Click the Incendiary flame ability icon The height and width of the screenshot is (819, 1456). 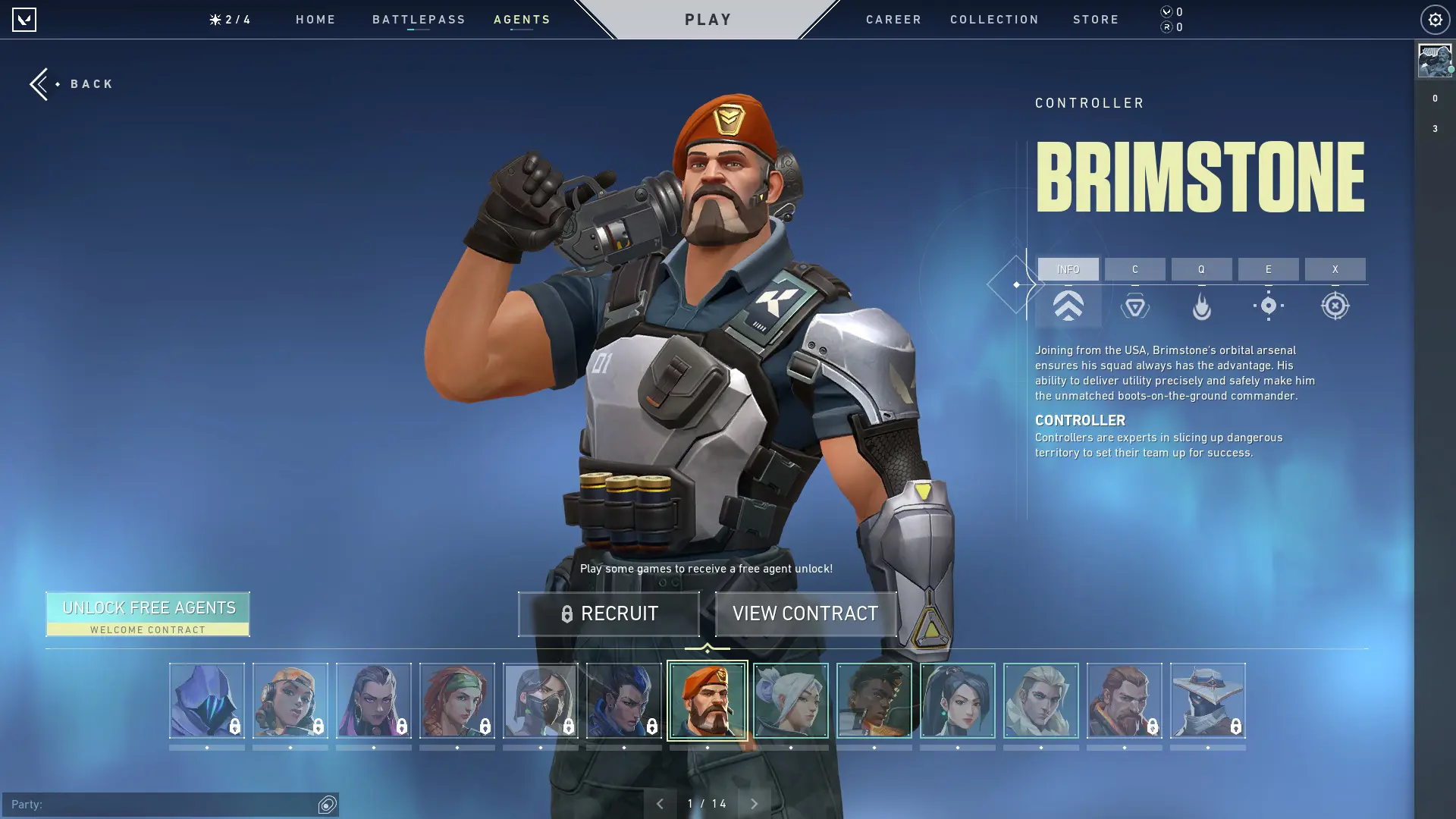pos(1202,306)
